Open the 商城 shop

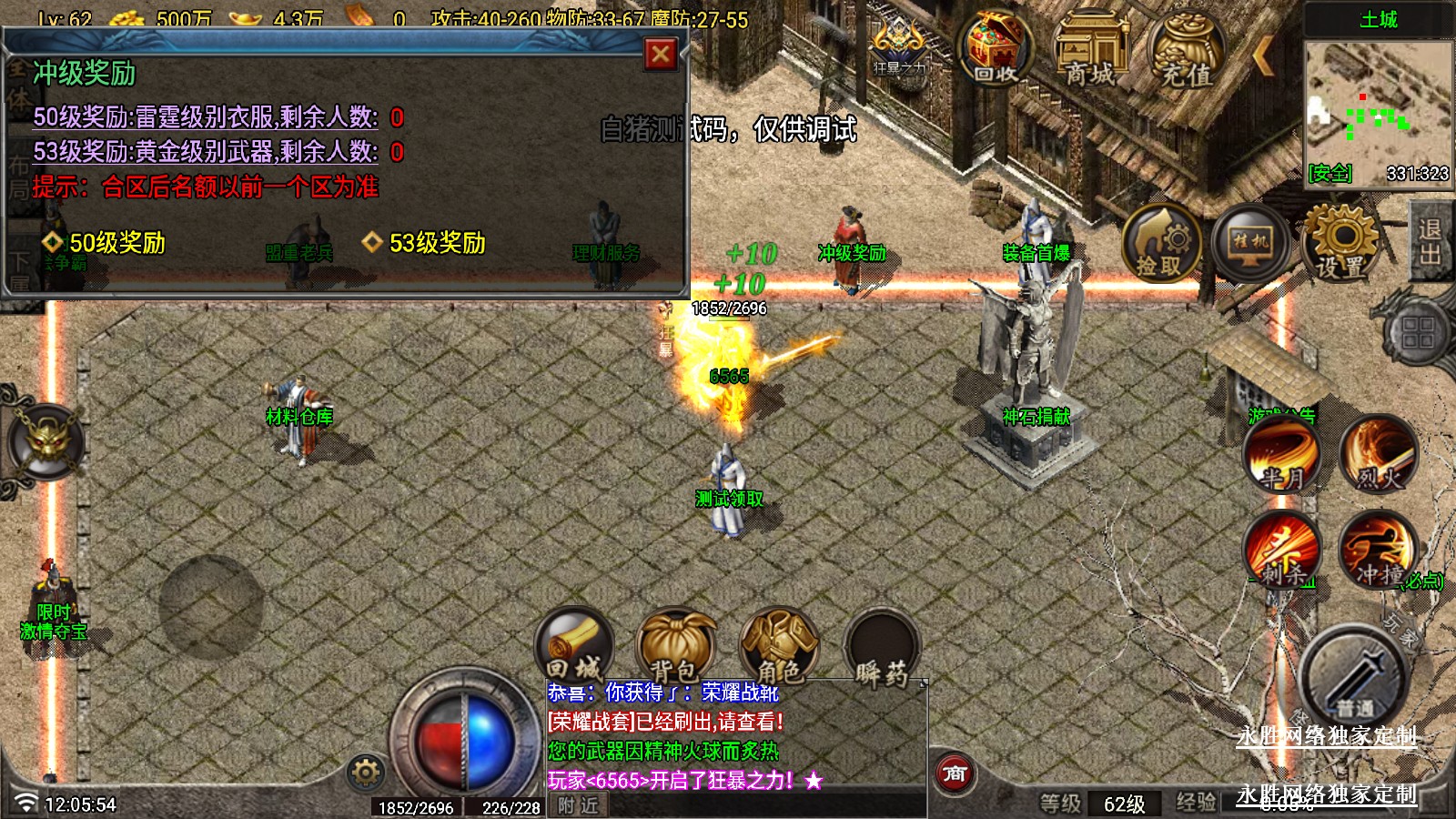point(1091,50)
